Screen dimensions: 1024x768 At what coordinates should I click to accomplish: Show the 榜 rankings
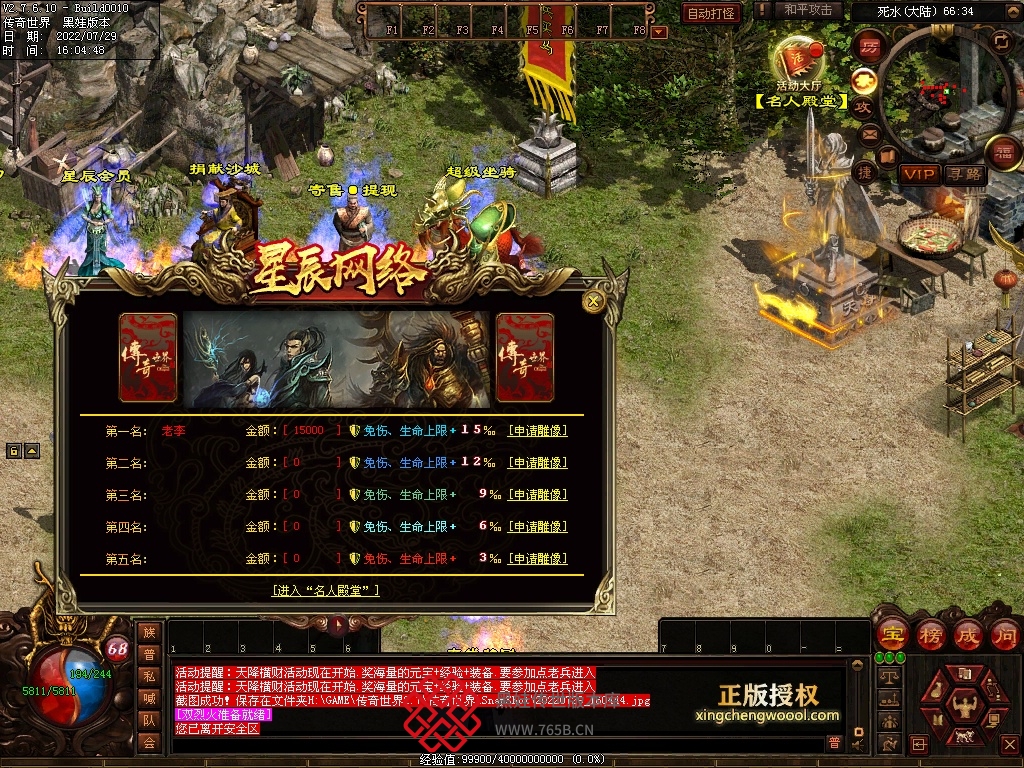pyautogui.click(x=931, y=634)
